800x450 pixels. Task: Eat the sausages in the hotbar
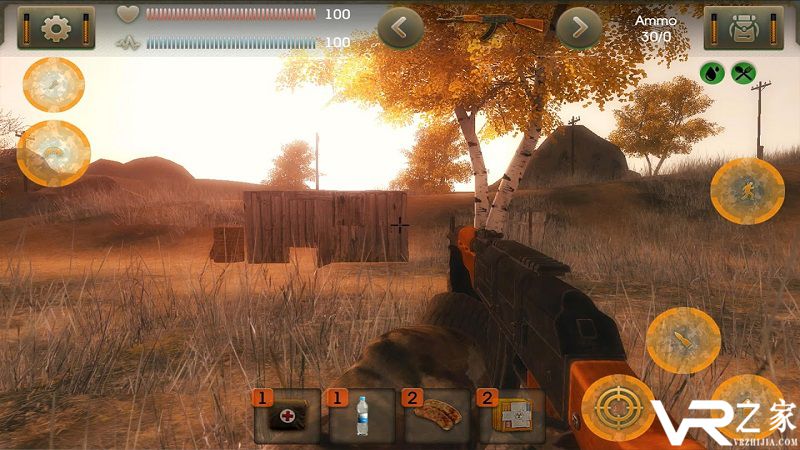point(437,416)
